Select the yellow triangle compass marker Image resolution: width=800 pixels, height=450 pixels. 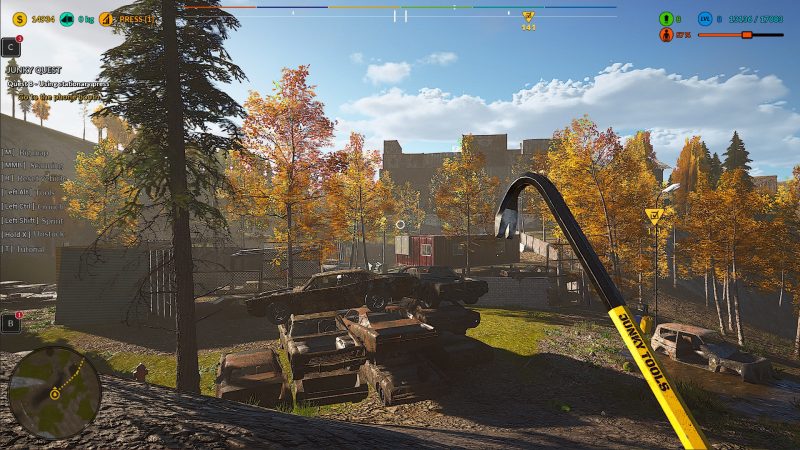[528, 17]
